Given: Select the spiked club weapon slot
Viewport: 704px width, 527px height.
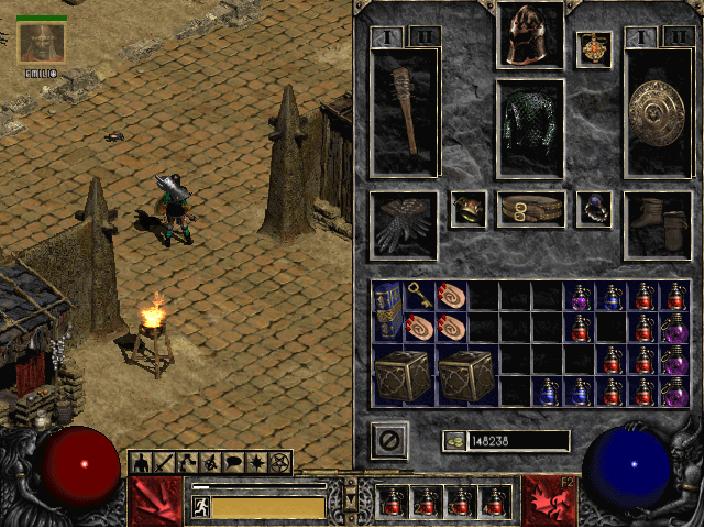Looking at the screenshot, I should coord(405,110).
